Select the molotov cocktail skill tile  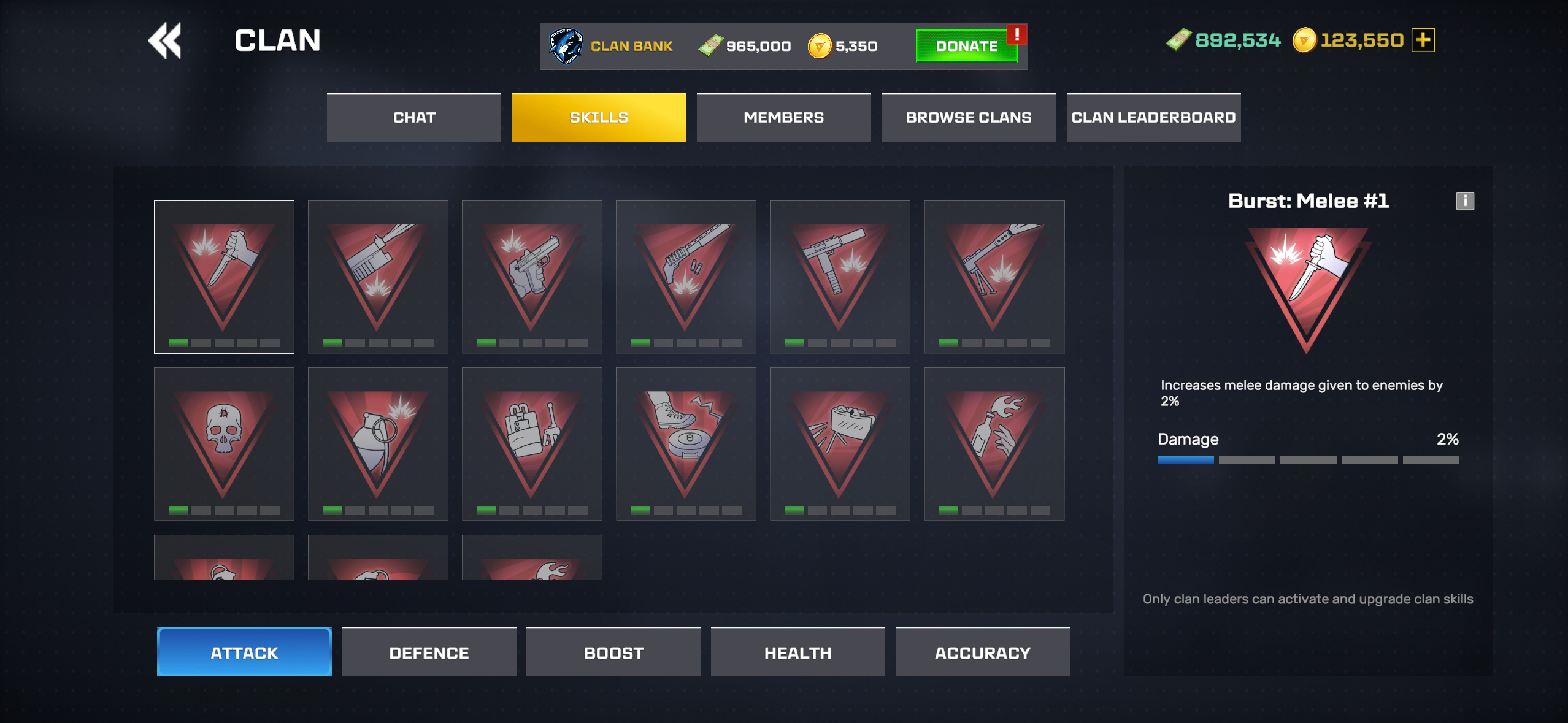(x=994, y=444)
